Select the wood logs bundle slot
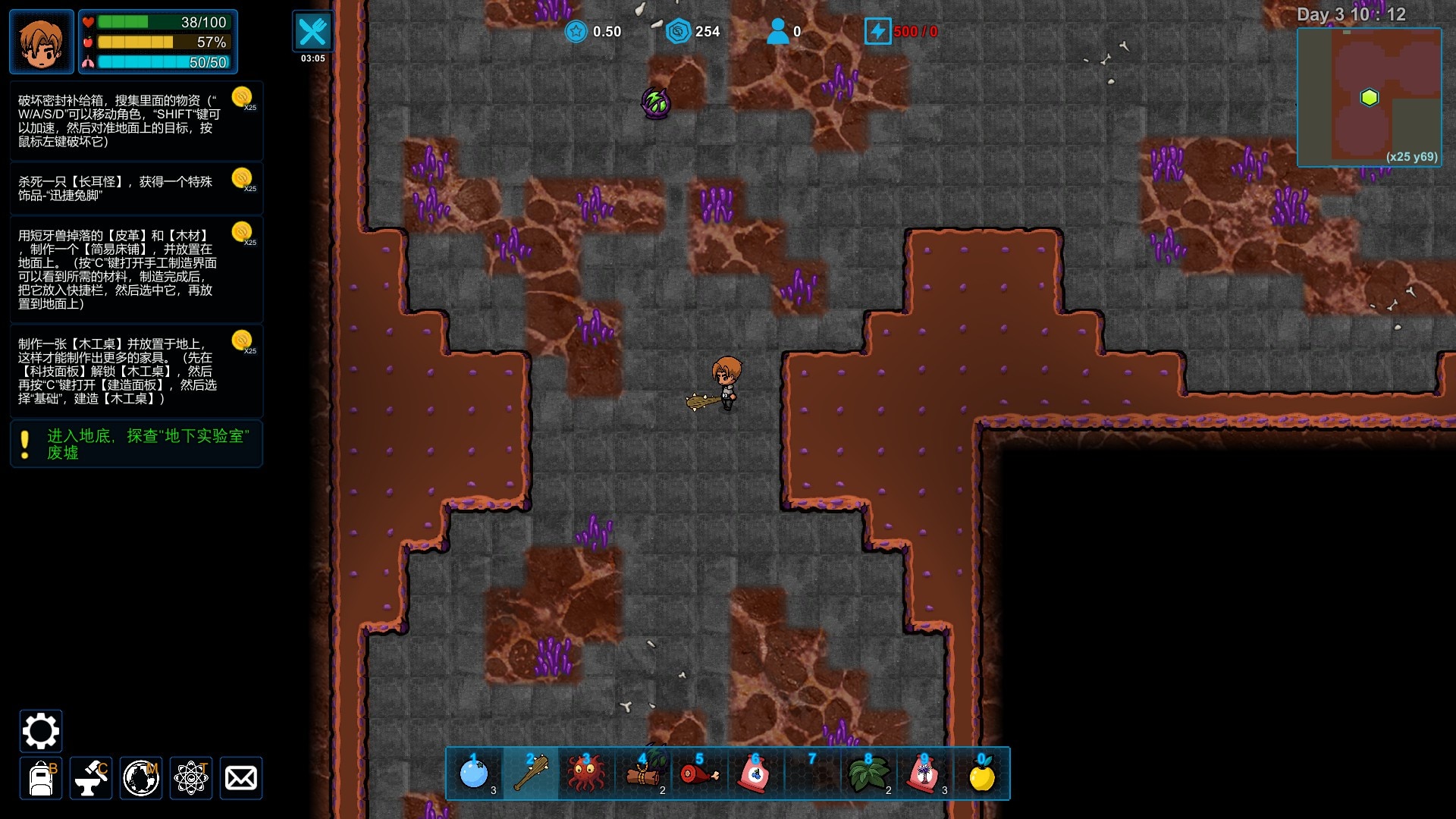Image resolution: width=1456 pixels, height=819 pixels. 643,774
